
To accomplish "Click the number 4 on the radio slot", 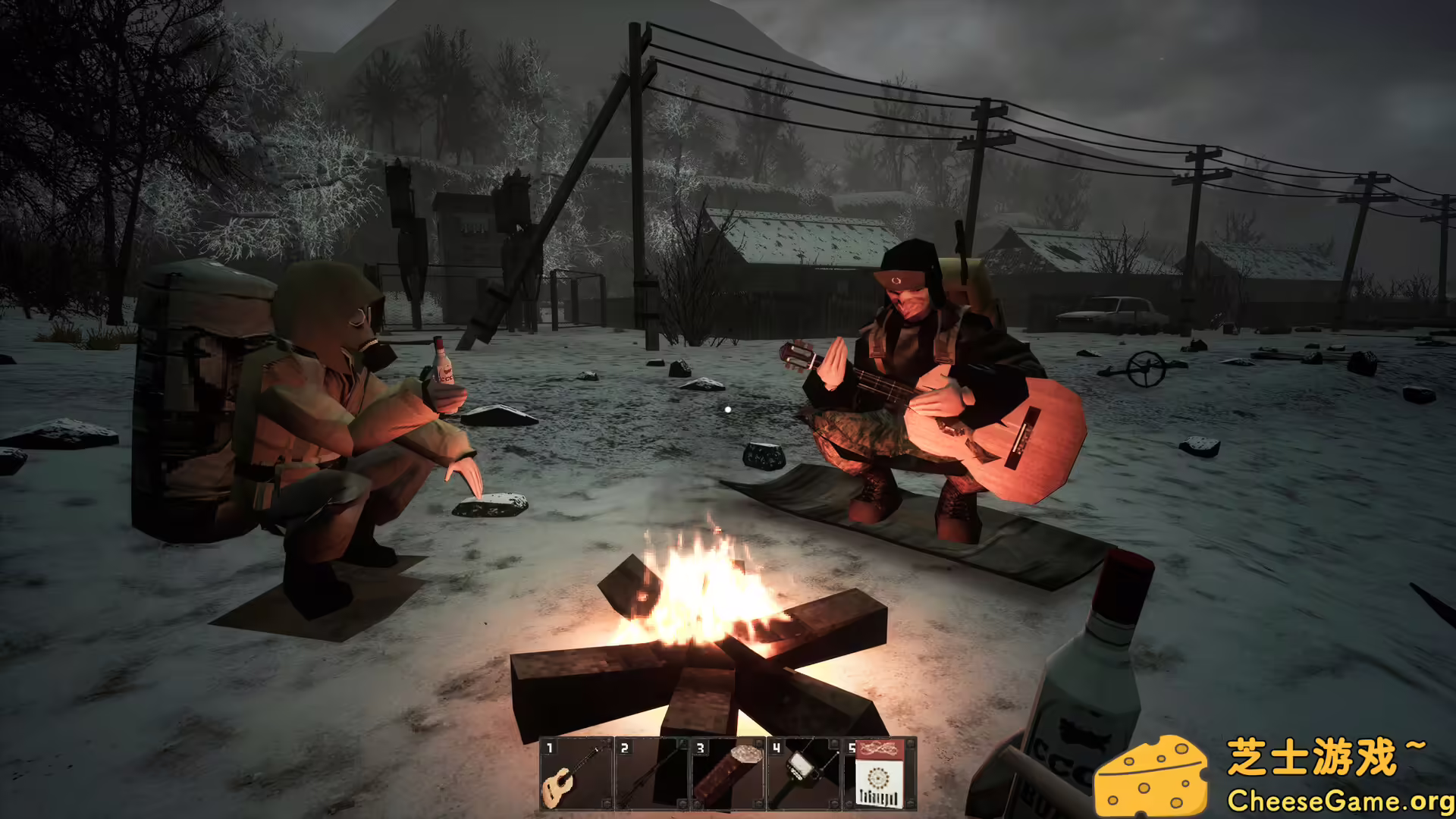I will [775, 747].
